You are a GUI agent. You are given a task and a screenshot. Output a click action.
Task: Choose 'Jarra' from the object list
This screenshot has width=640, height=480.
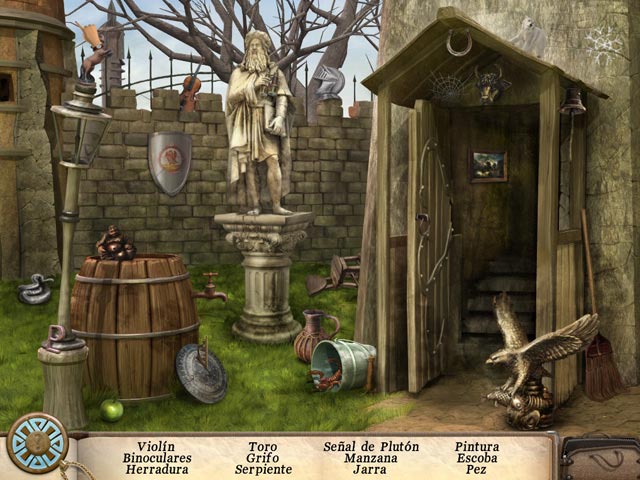[x=370, y=469]
